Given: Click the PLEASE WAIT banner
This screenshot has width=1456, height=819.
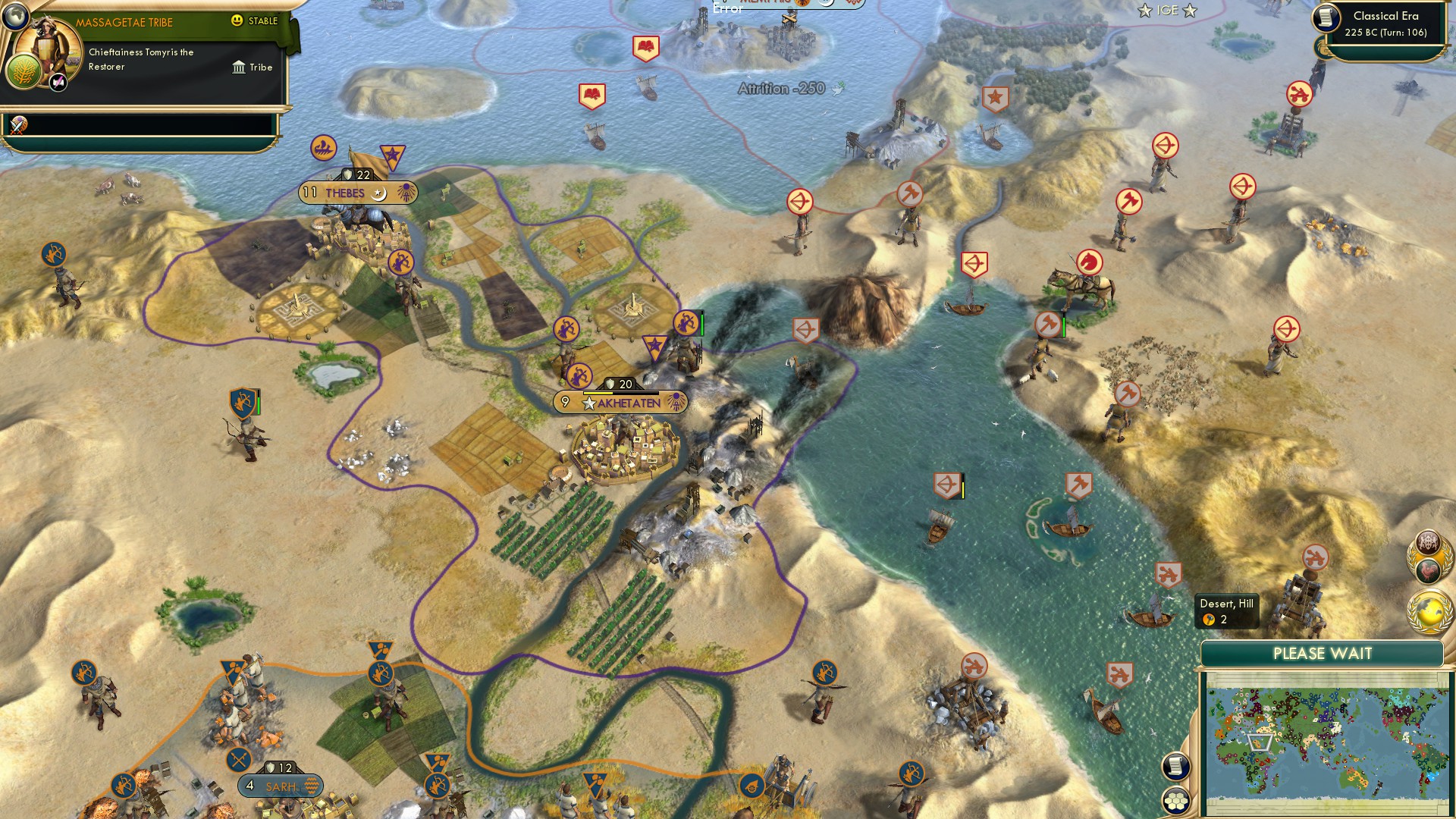Looking at the screenshot, I should 1323,652.
